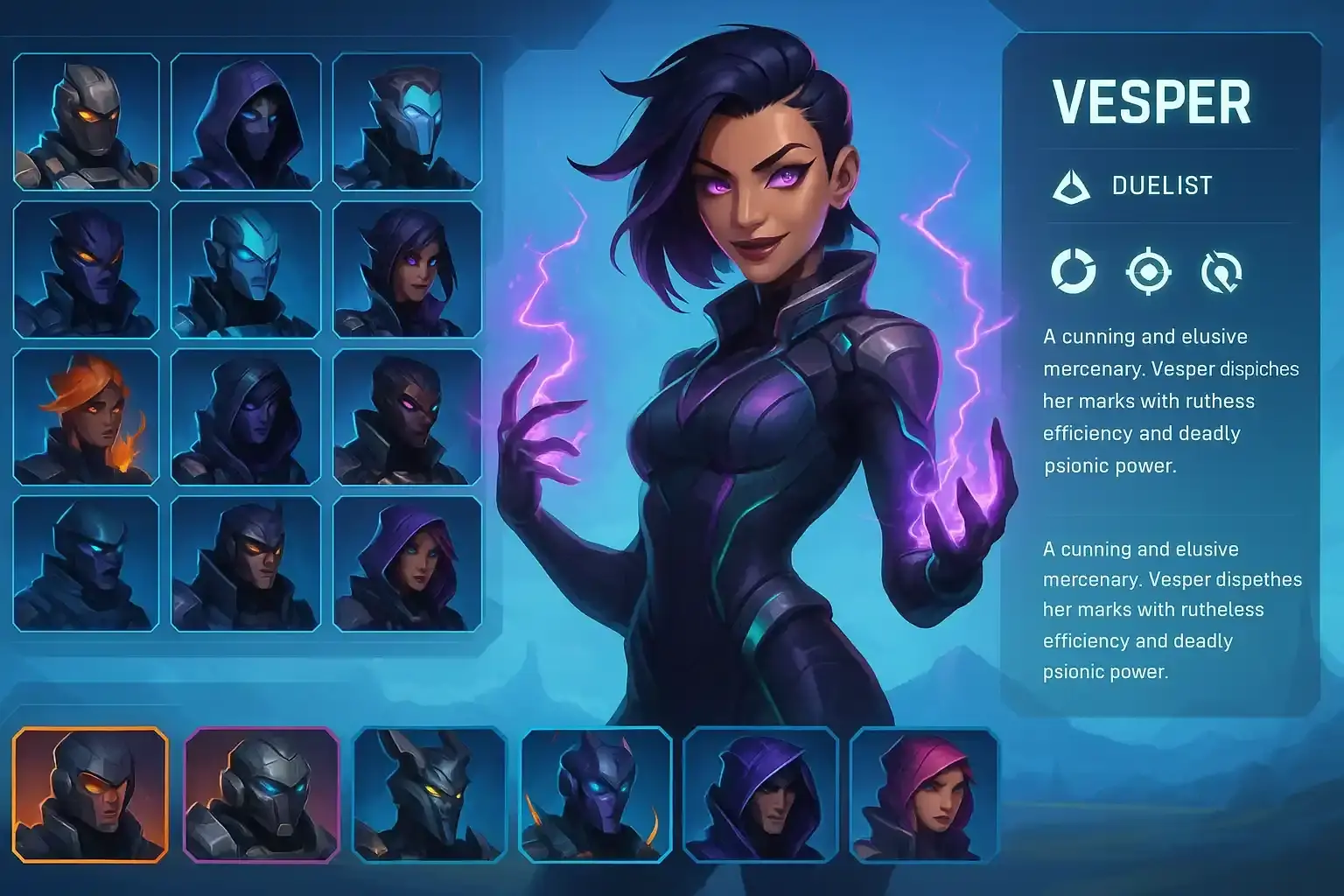Select the purple-eyed woman portrait in second row

408,271
